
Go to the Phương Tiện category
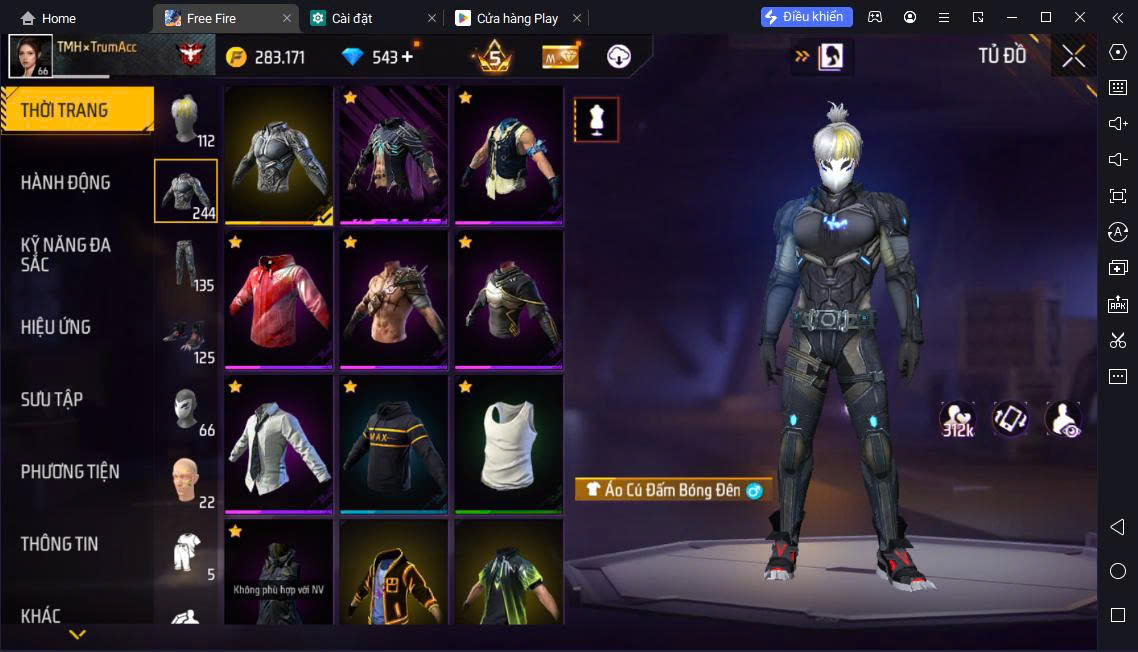pos(70,471)
